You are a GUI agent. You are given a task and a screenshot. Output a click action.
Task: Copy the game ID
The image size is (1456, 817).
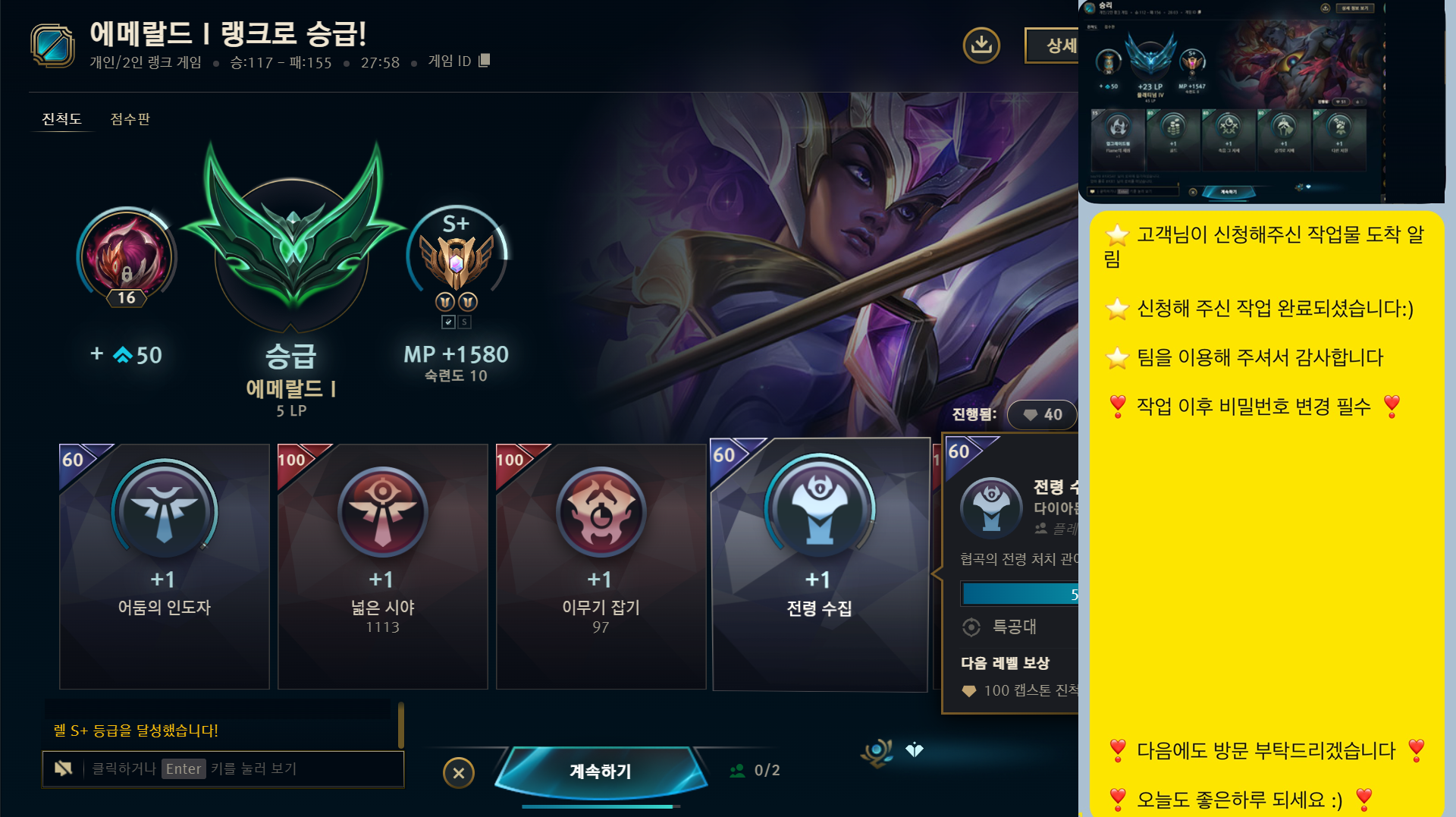483,61
